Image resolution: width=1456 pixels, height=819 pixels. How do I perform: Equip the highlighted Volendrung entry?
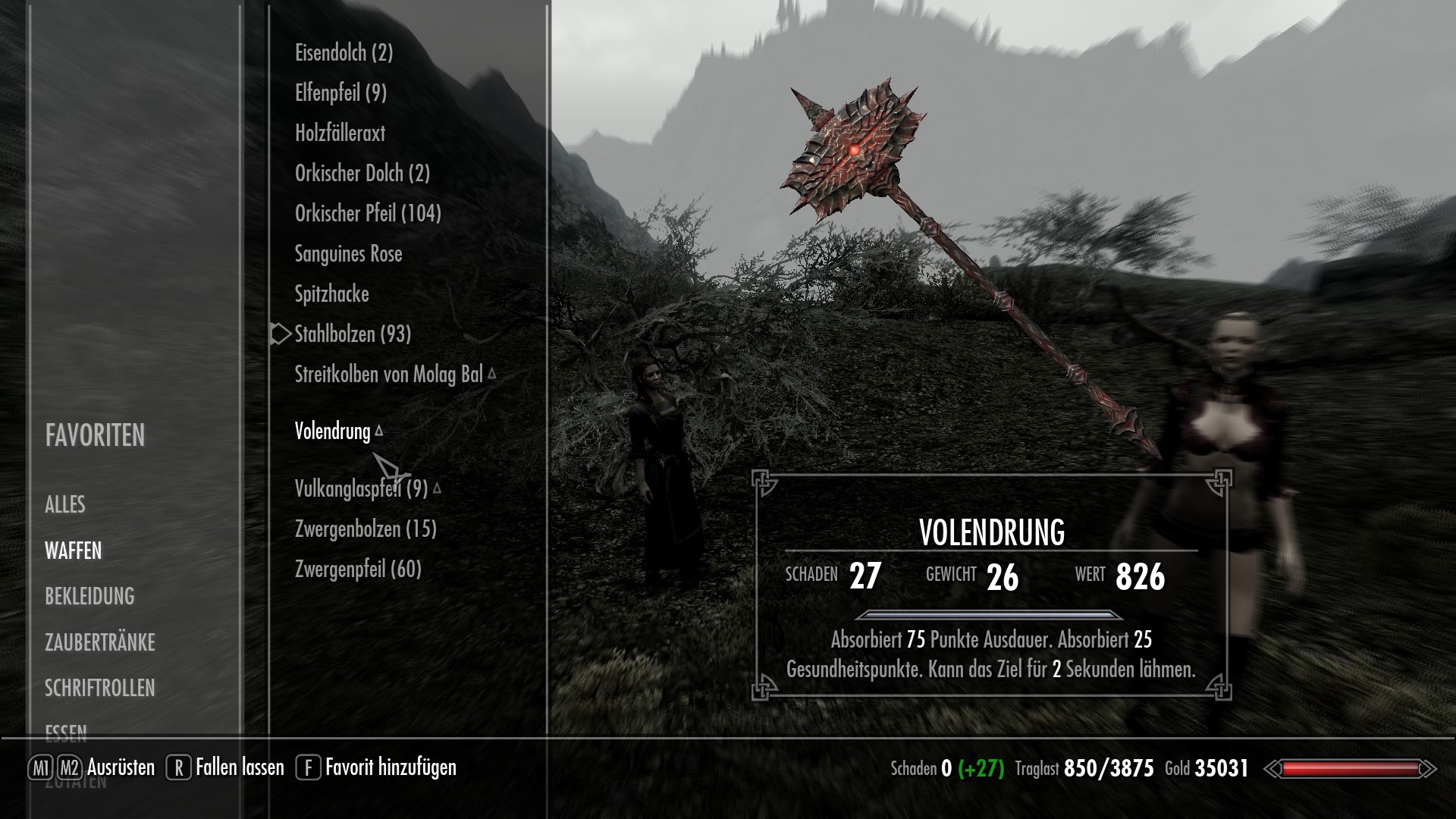332,431
